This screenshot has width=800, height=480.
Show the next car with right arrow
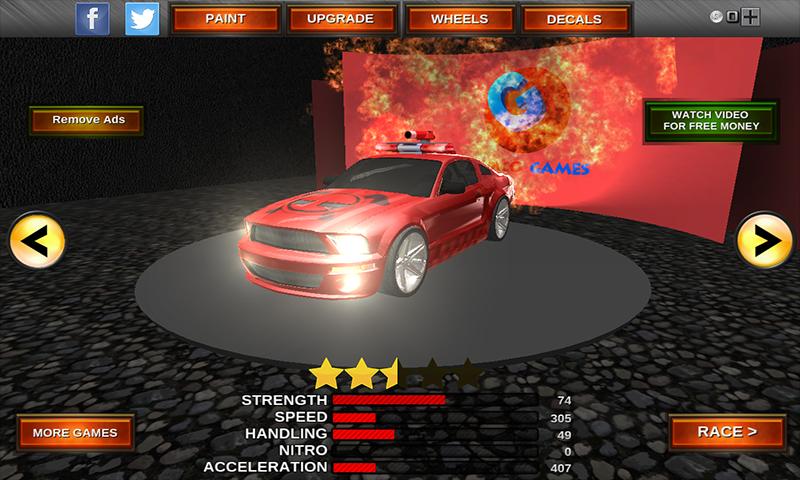[764, 240]
